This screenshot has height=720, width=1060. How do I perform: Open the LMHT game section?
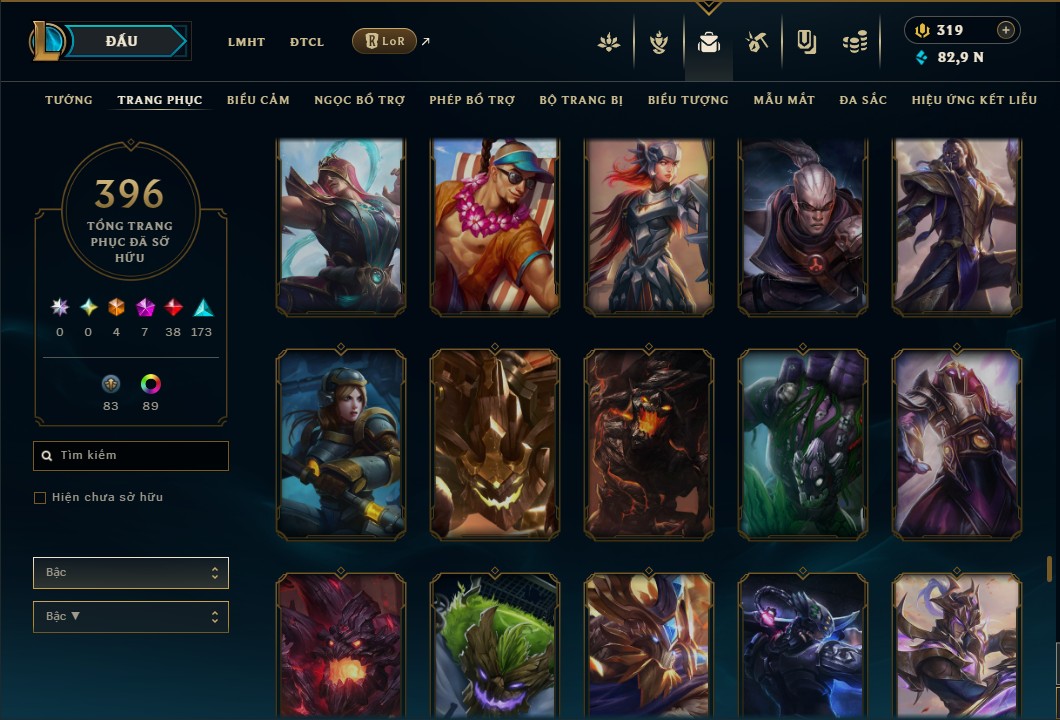click(246, 42)
